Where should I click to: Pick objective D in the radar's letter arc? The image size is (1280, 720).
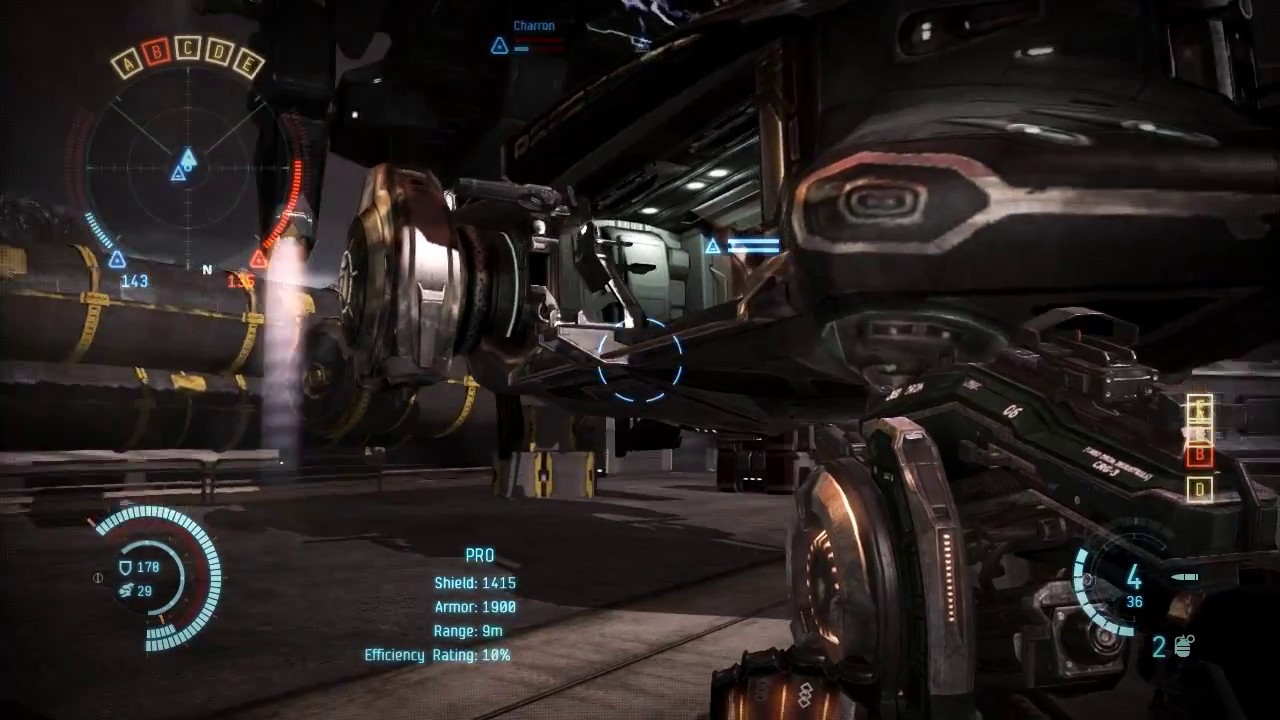[x=218, y=52]
